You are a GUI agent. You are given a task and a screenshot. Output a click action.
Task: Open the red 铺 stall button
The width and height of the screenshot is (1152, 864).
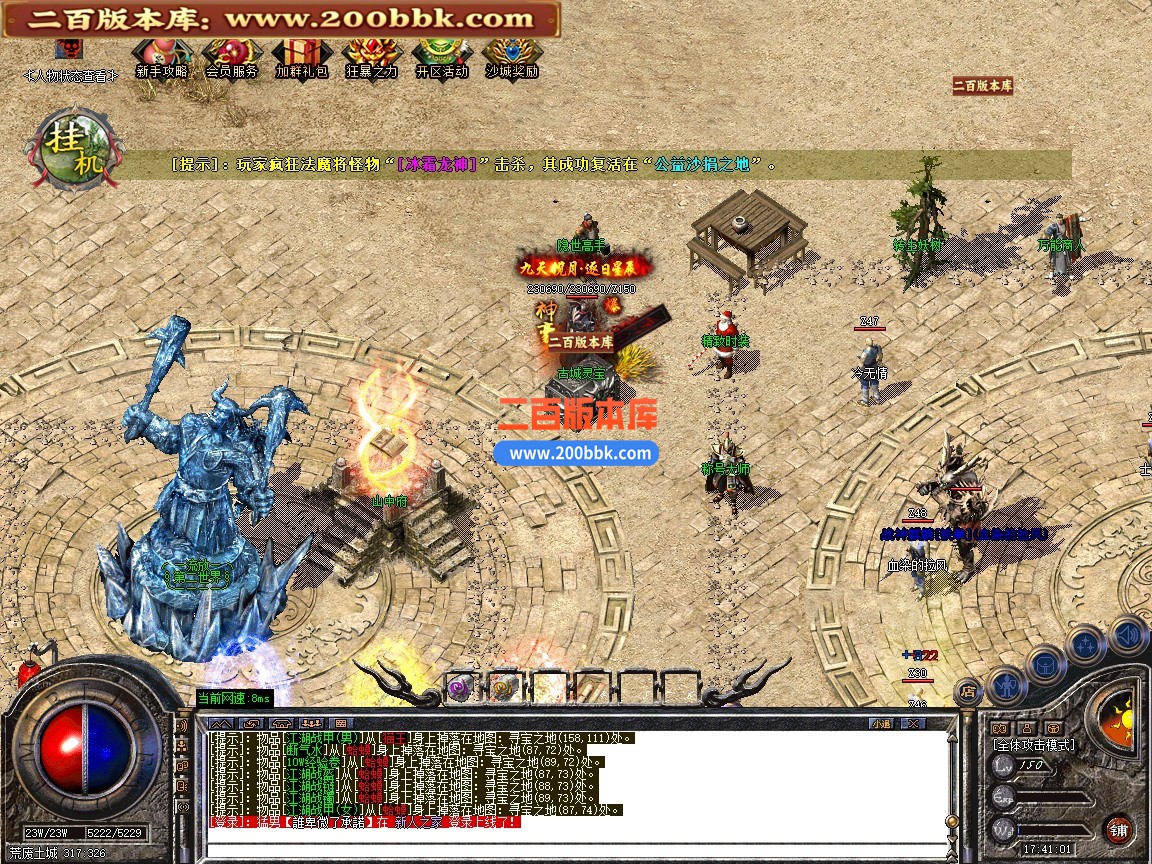1118,830
